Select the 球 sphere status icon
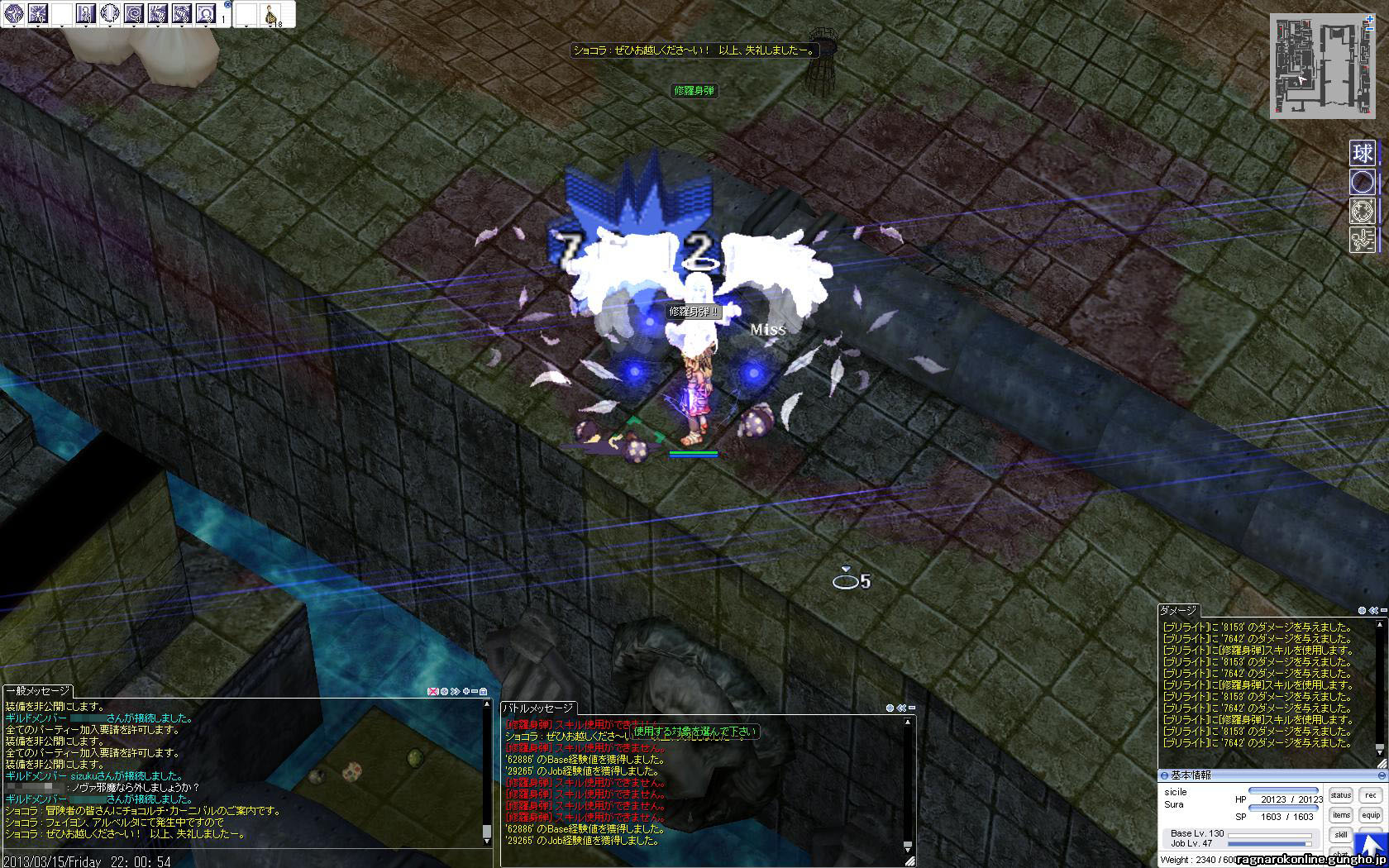1389x868 pixels. pyautogui.click(x=1363, y=153)
